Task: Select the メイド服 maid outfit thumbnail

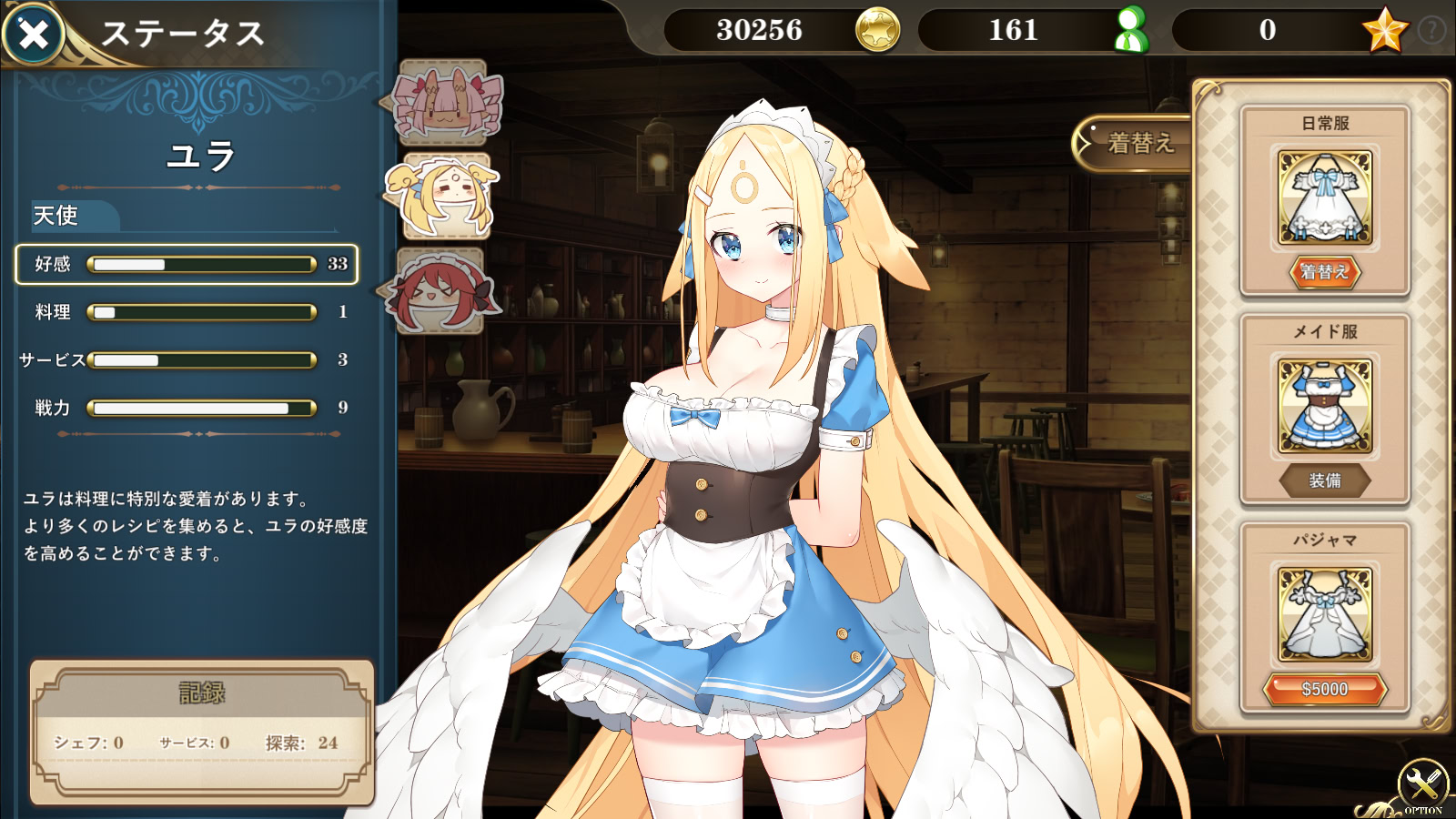Action: point(1325,406)
